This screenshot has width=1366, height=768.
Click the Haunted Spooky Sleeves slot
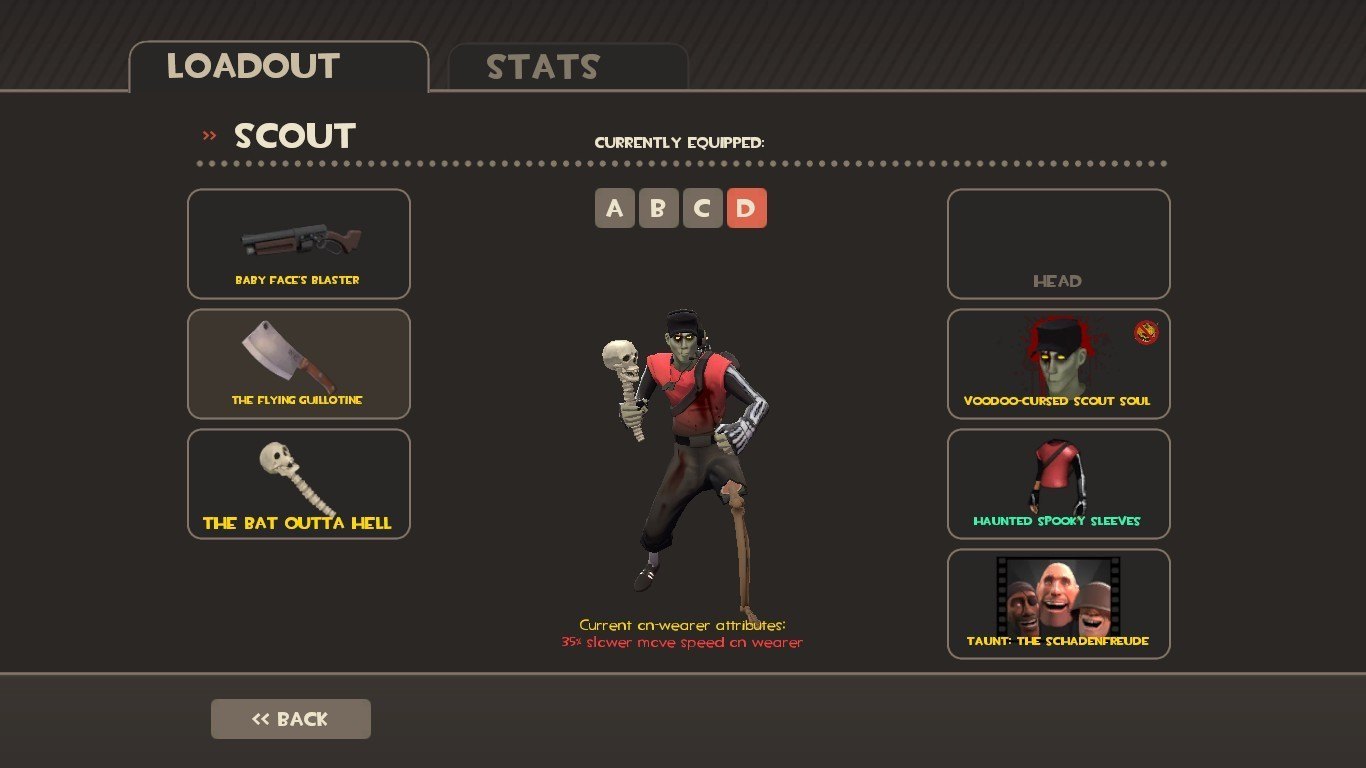(1058, 484)
